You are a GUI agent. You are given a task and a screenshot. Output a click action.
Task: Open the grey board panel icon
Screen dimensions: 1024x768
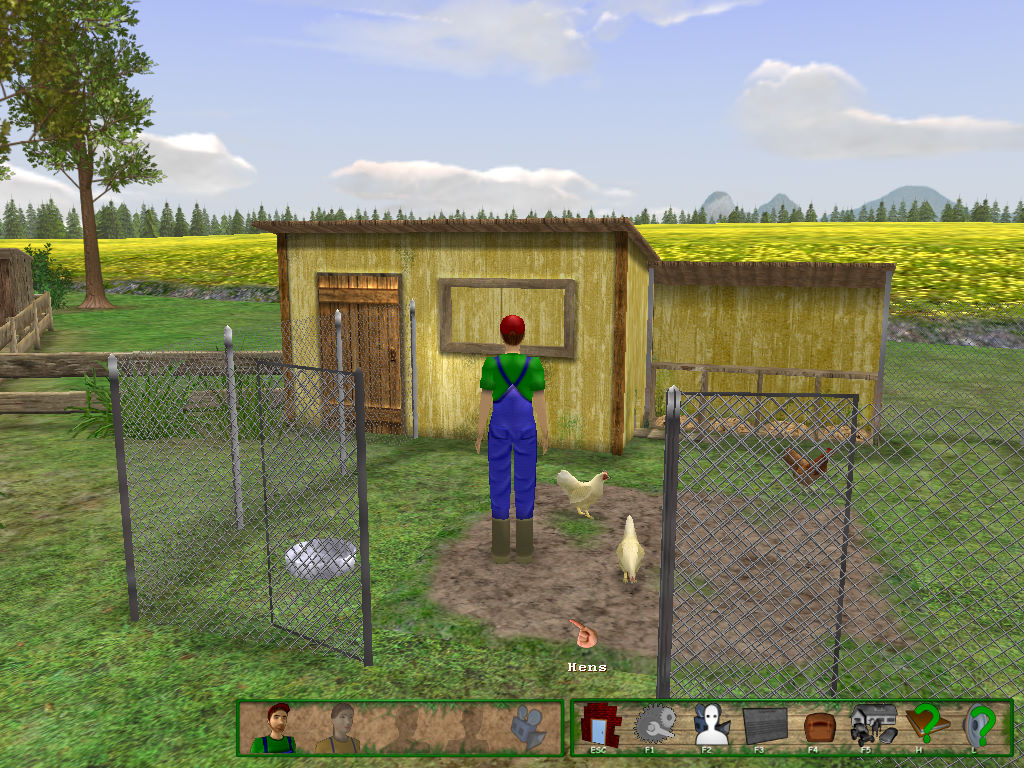[x=763, y=724]
